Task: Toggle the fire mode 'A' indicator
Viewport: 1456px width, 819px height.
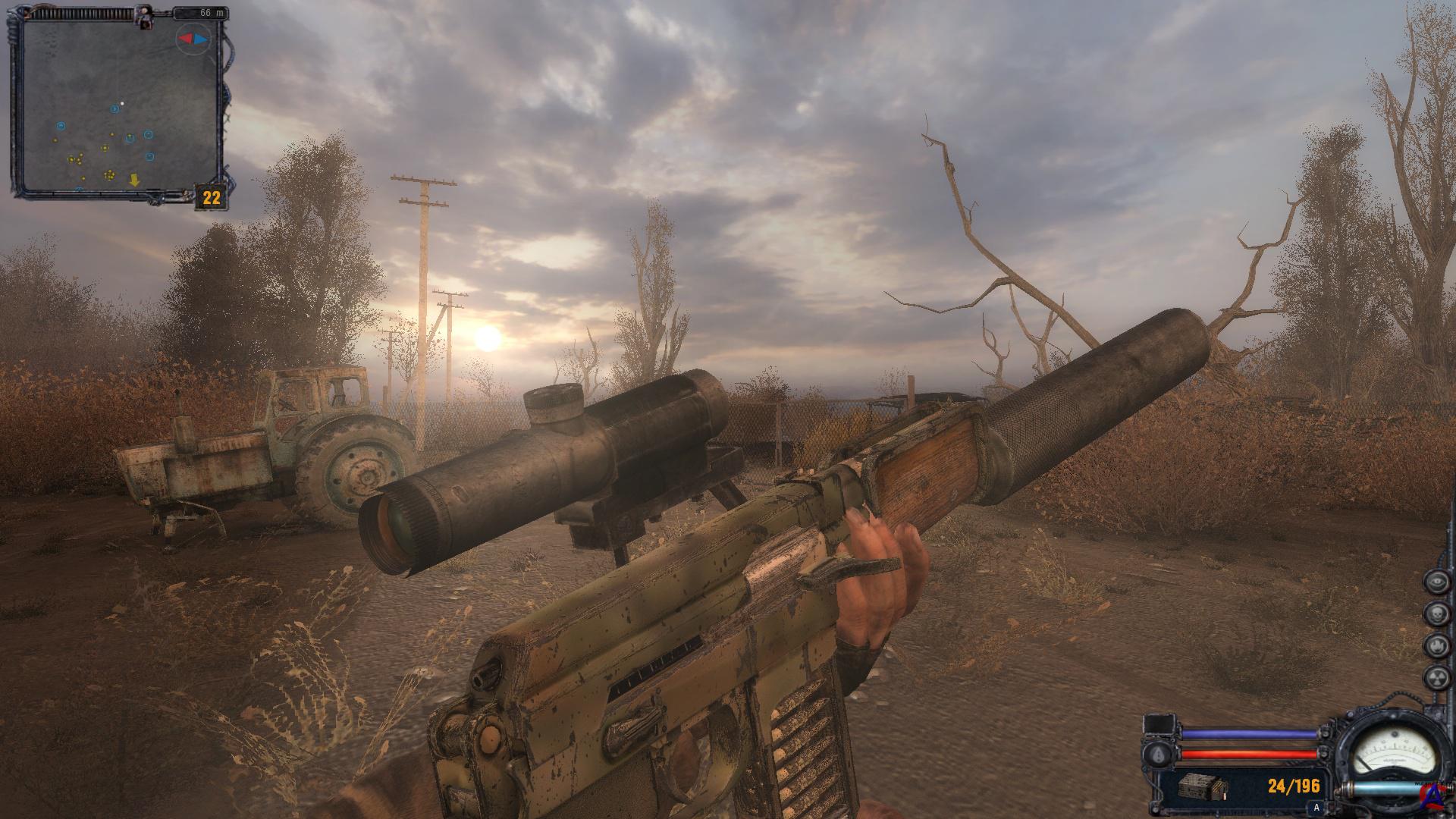Action: pos(1316,807)
